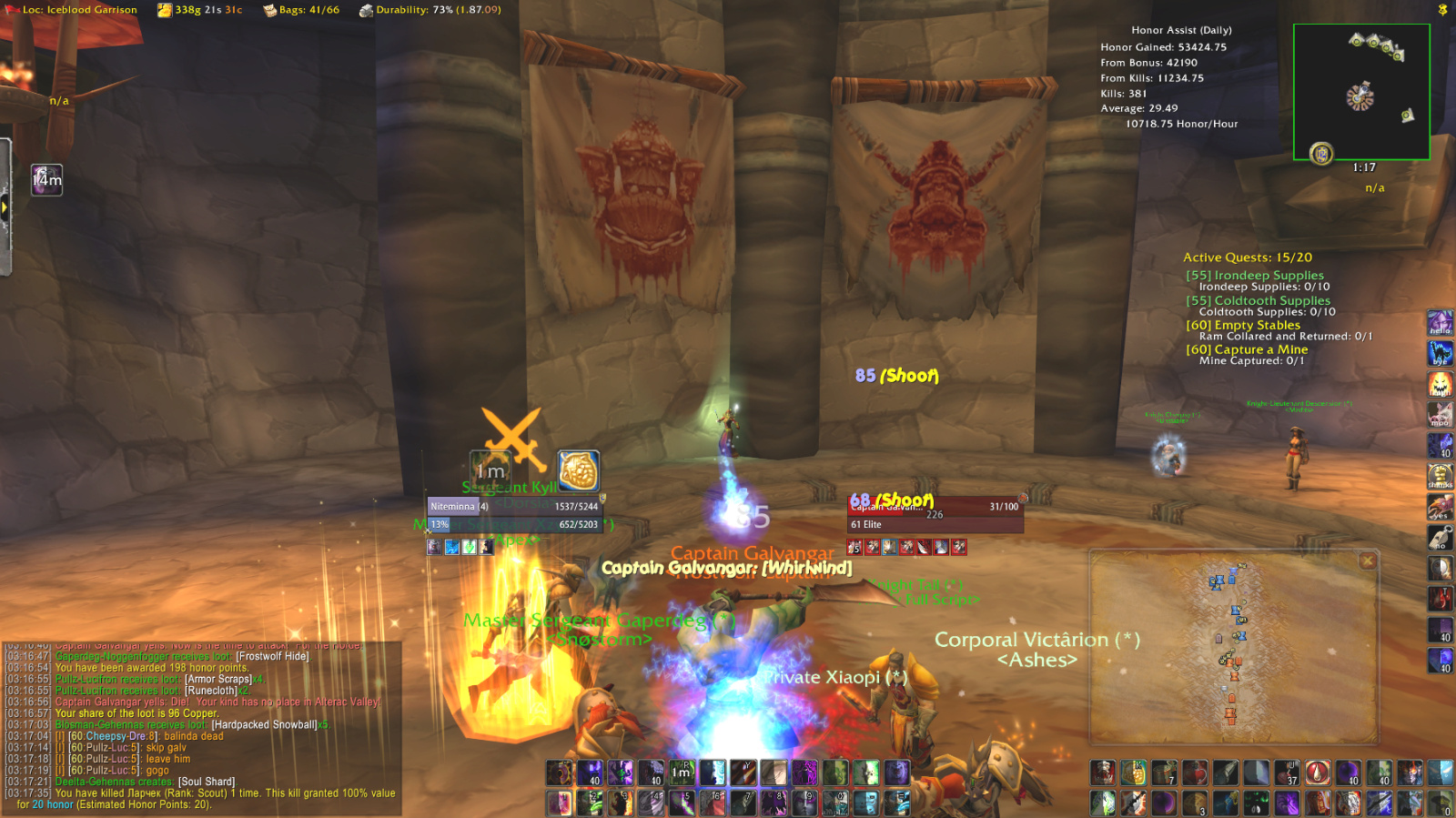The height and width of the screenshot is (818, 1456).
Task: Click the first debuff icon under Captain Galvangar's frame
Action: tap(853, 548)
